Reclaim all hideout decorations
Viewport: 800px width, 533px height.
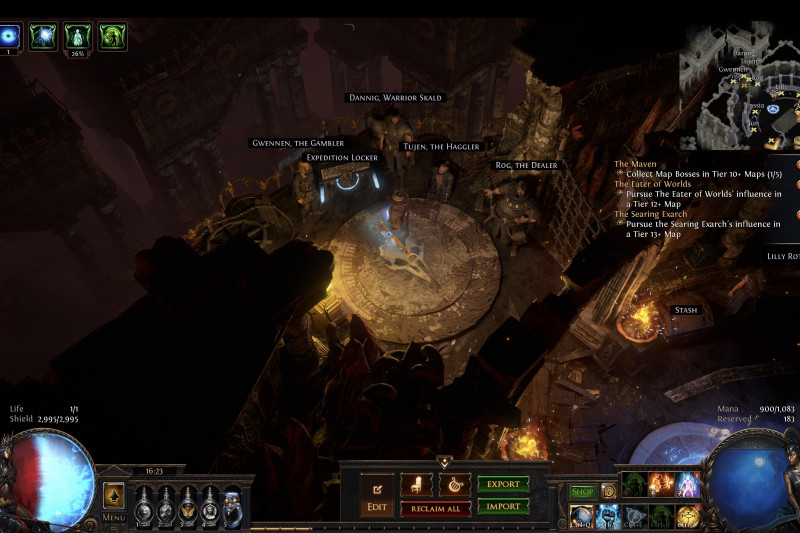[x=436, y=508]
